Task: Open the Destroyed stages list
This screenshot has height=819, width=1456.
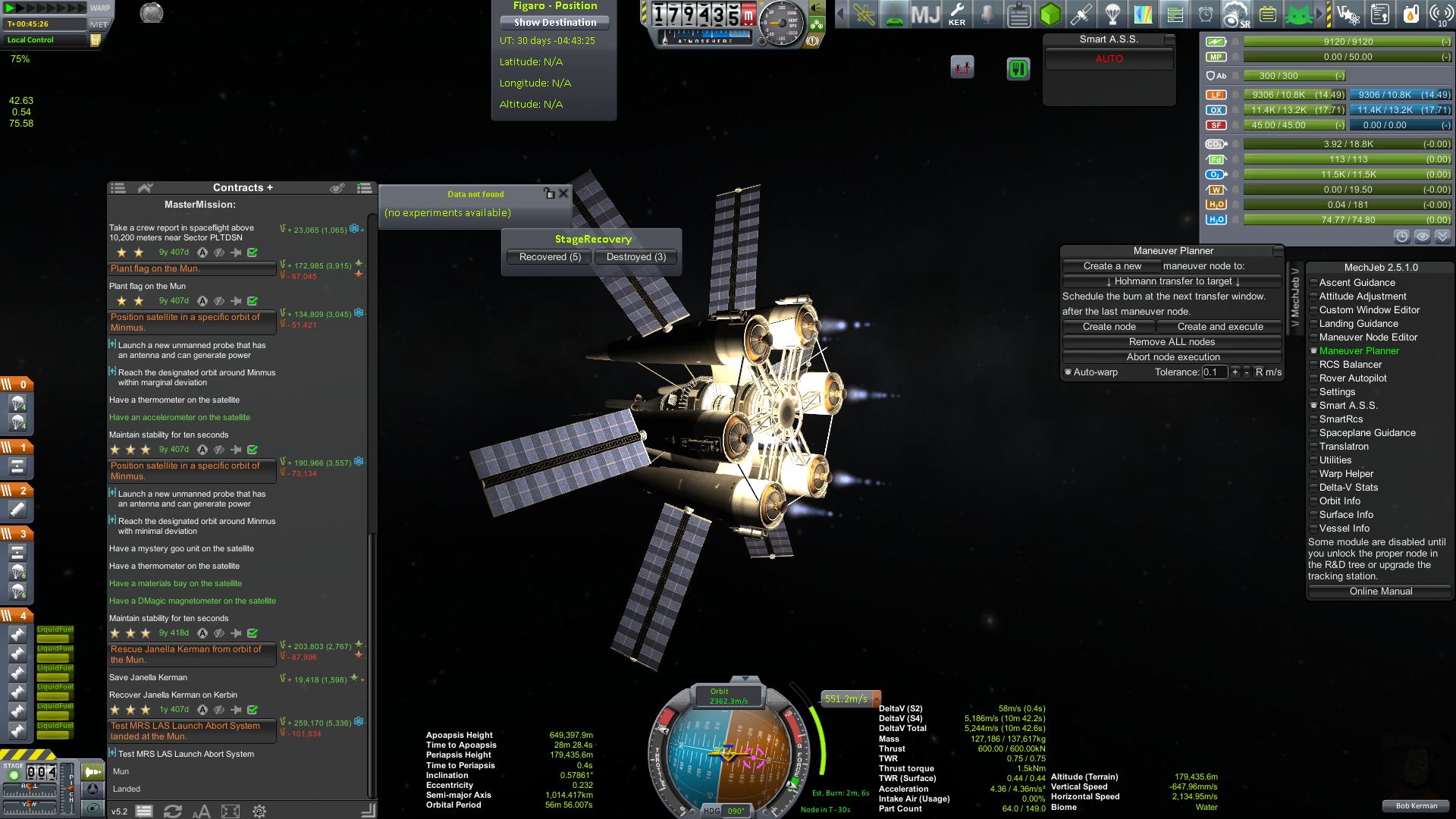Action: point(635,257)
